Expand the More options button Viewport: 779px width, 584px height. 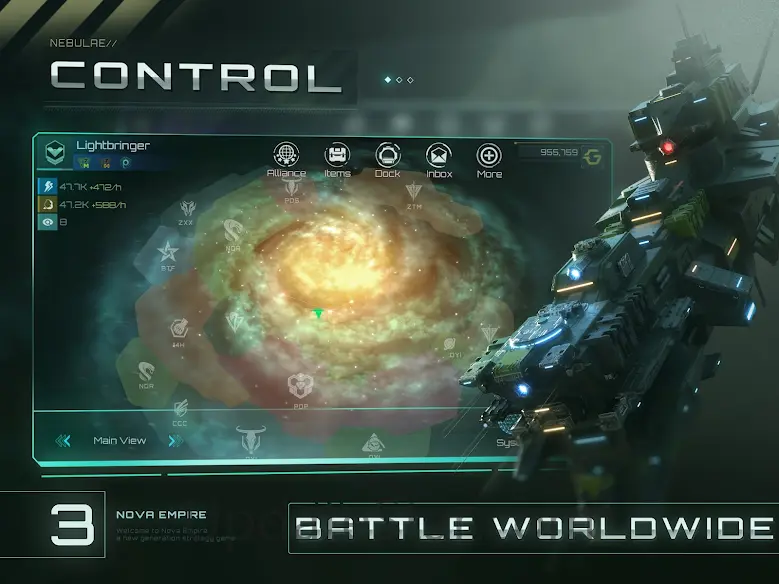[489, 156]
